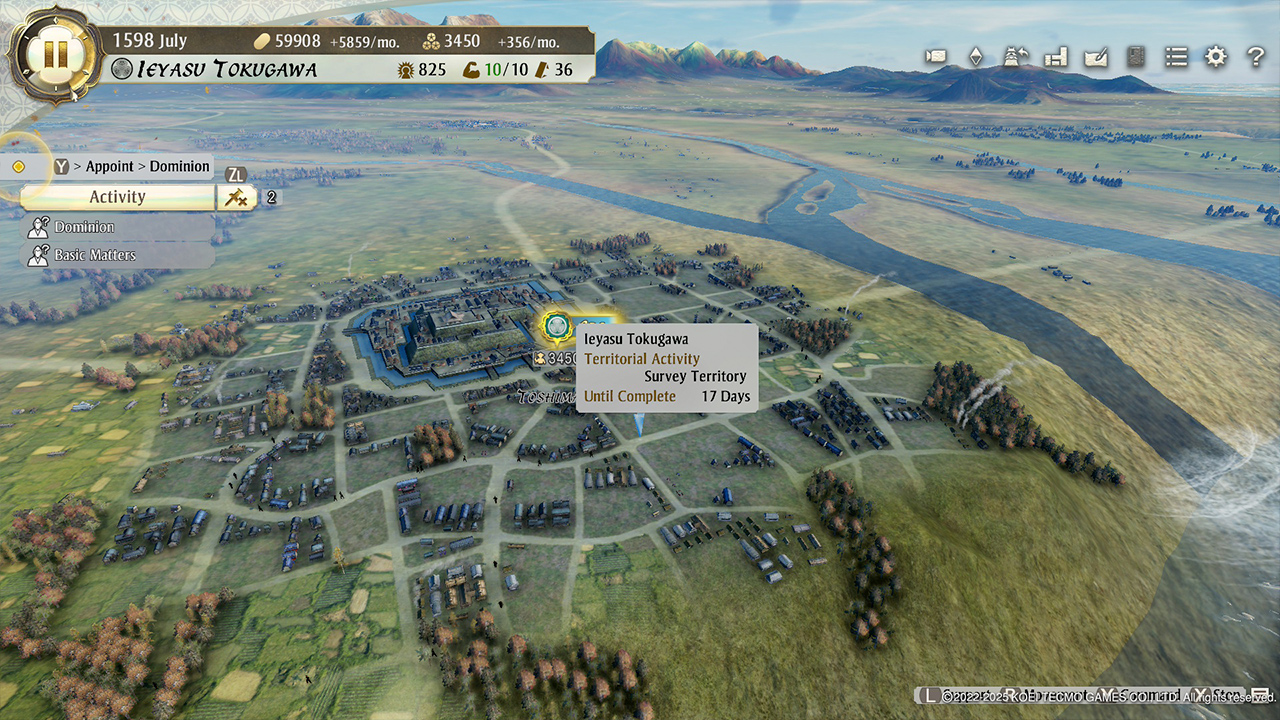The width and height of the screenshot is (1280, 720).
Task: Open the Activity panel
Action: click(117, 197)
